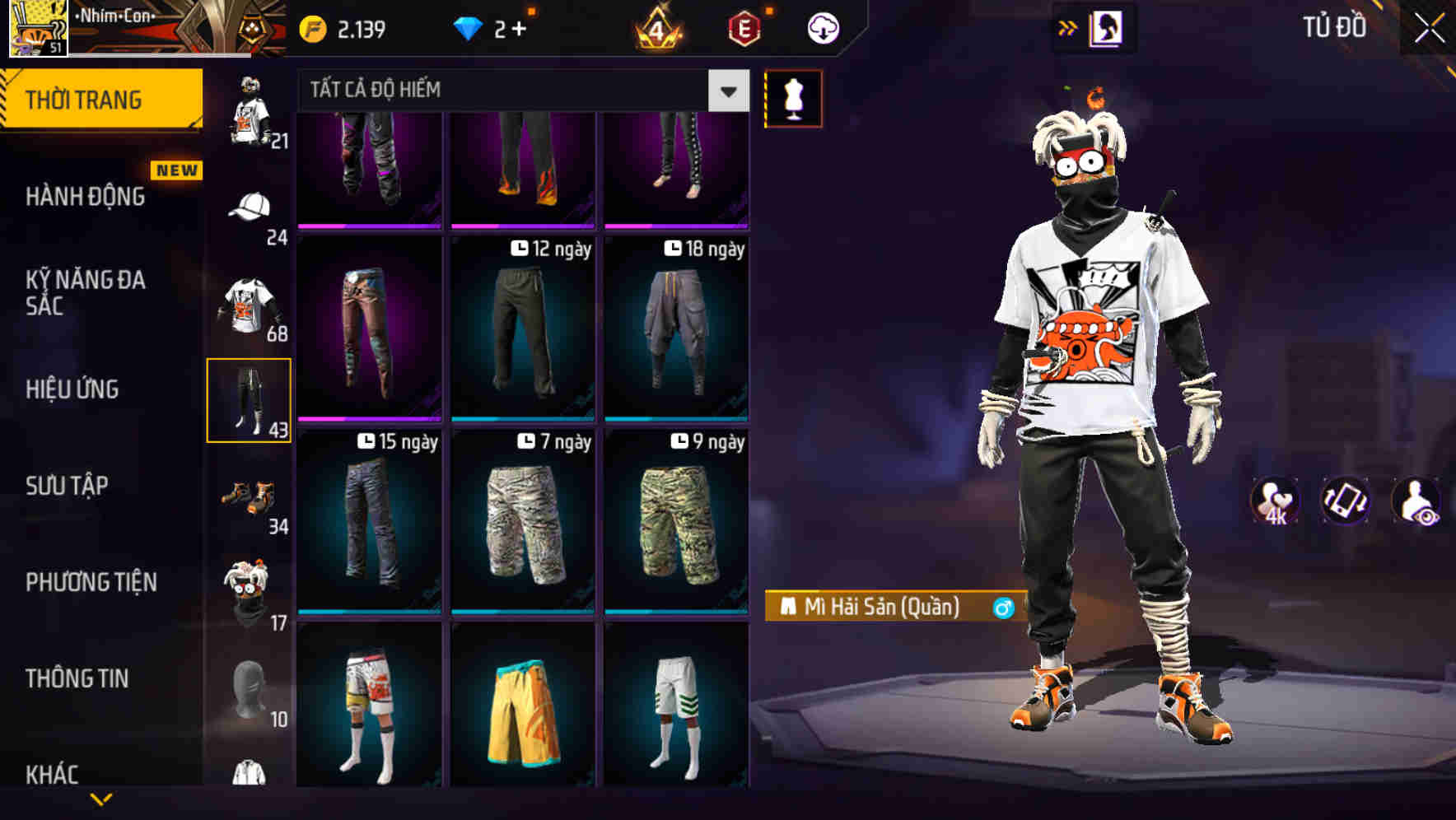Select the mannequin outfit preview icon
The image size is (1456, 820).
pos(793,97)
